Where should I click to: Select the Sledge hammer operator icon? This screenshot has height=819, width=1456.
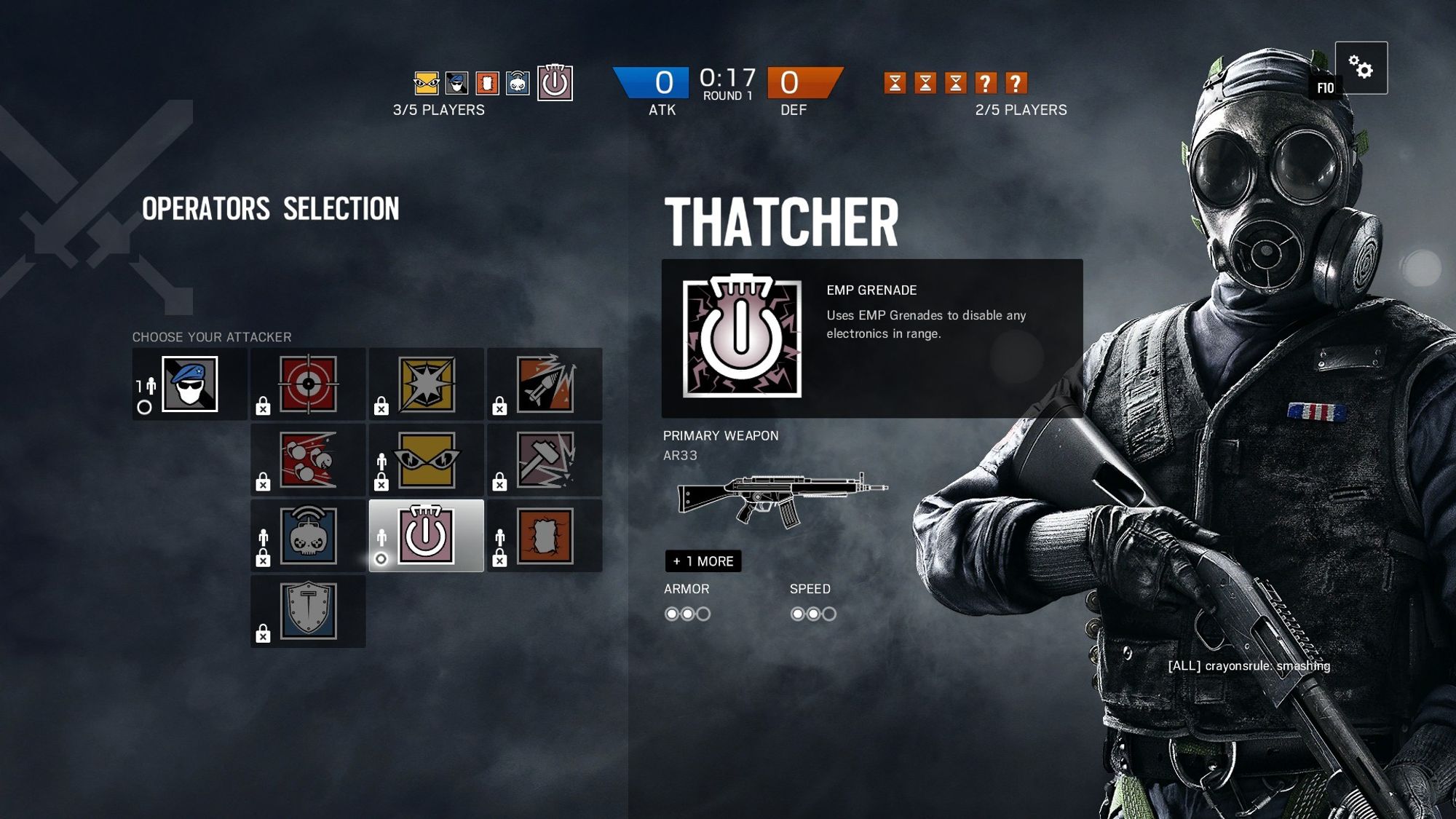(x=545, y=459)
